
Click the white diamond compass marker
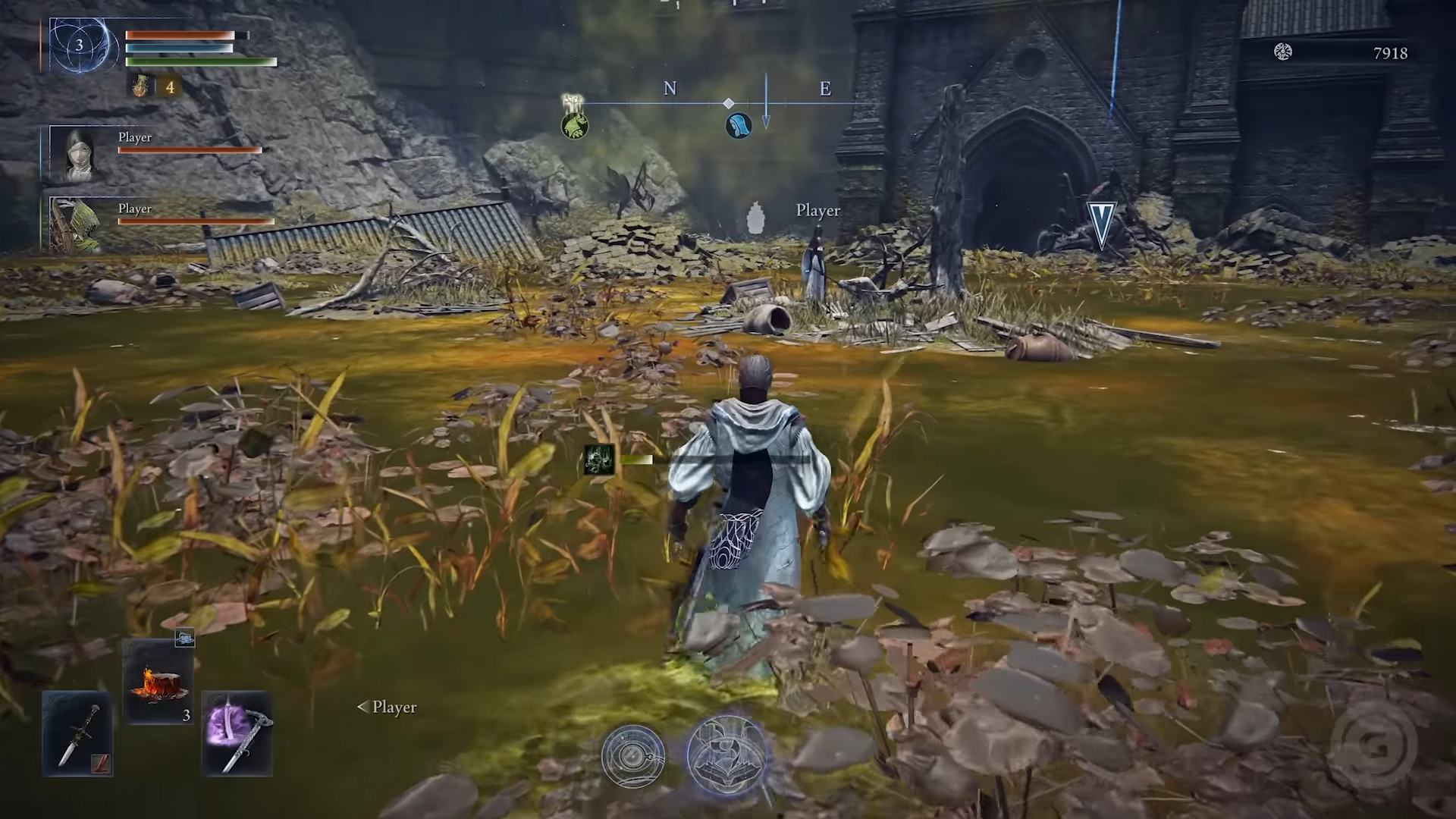(728, 103)
